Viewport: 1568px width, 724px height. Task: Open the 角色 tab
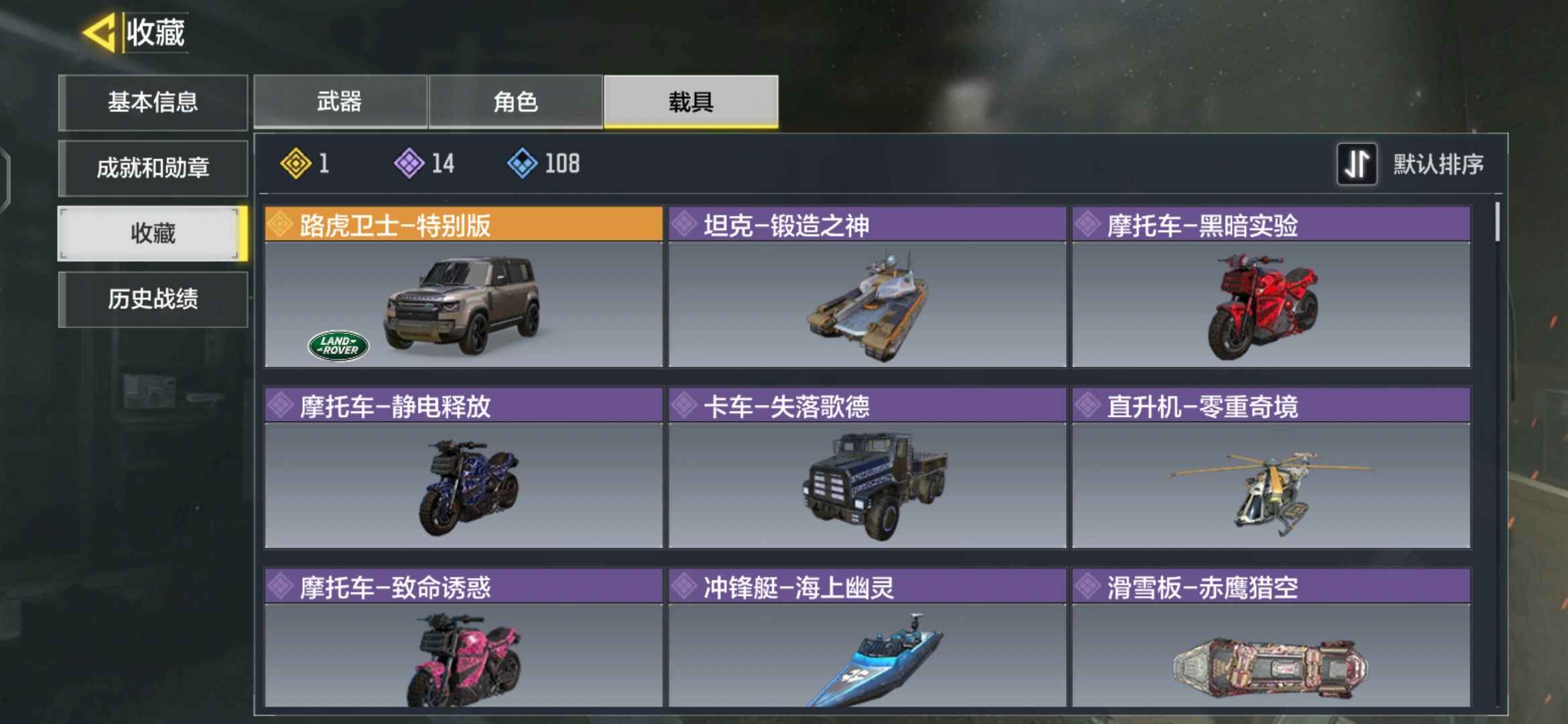click(516, 101)
